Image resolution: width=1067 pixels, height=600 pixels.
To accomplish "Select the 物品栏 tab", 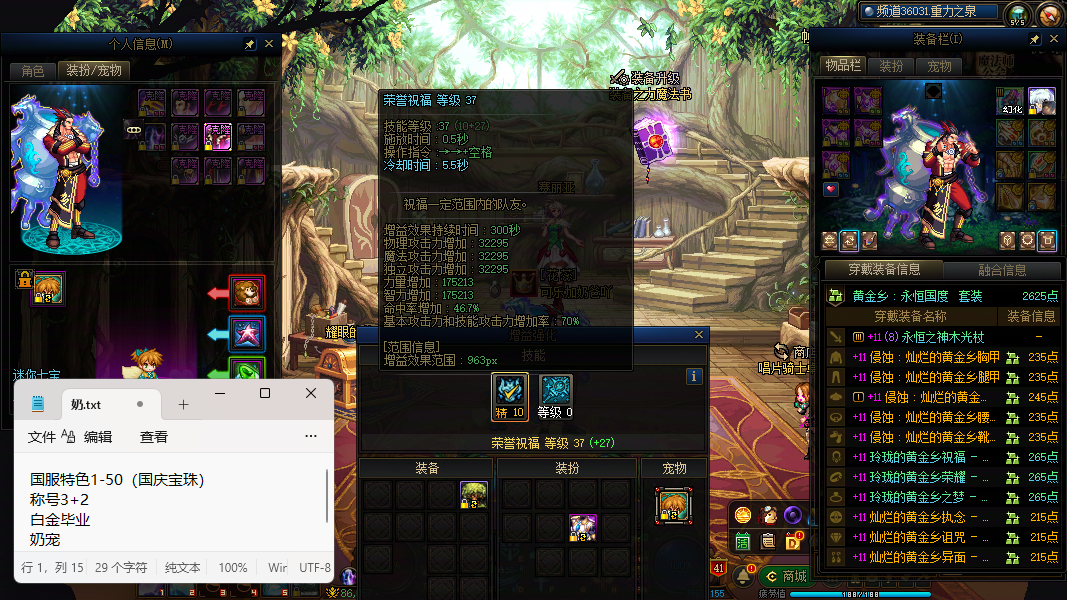I will click(x=843, y=66).
